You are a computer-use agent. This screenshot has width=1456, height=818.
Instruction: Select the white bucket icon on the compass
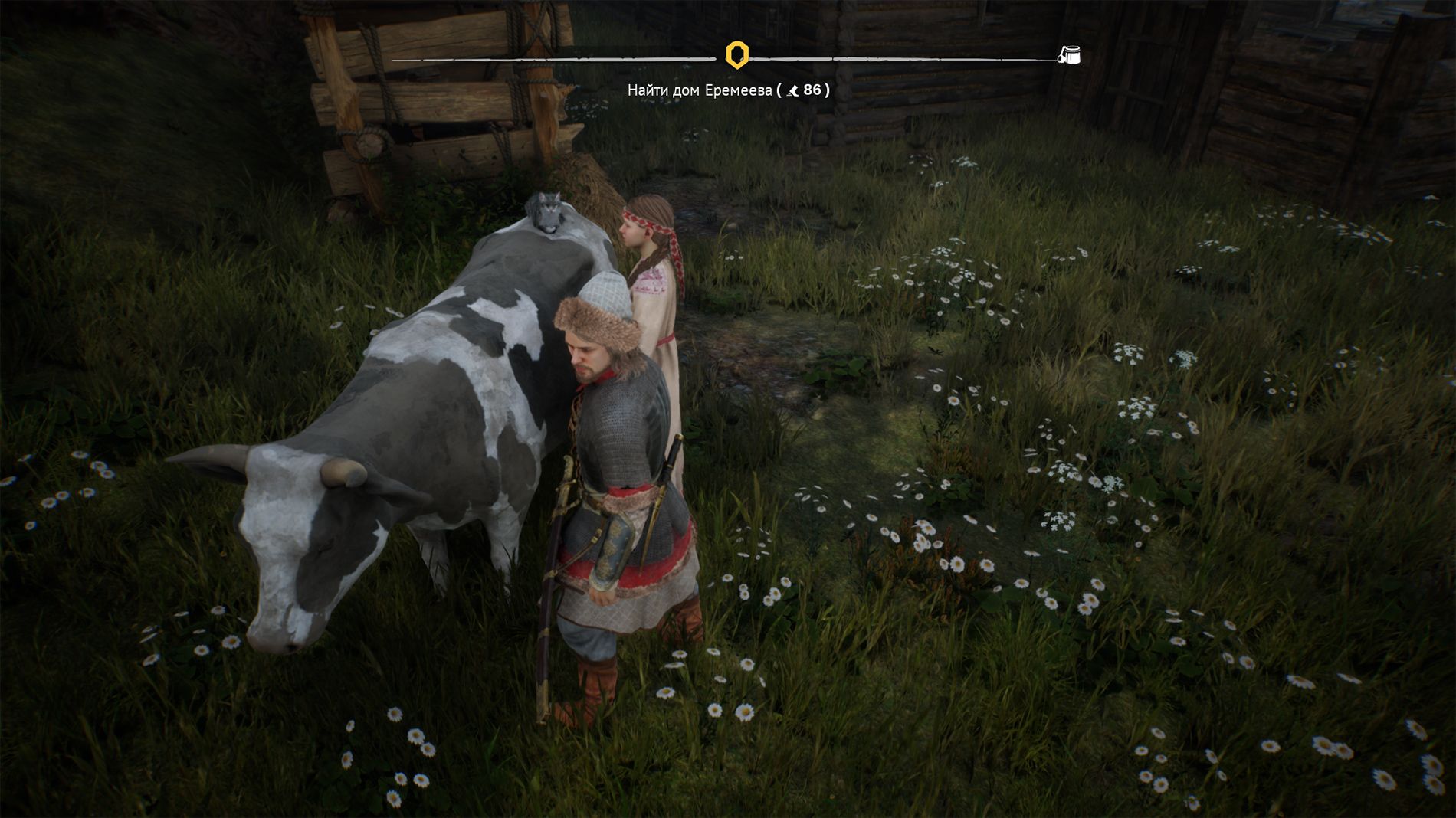pos(1069,55)
